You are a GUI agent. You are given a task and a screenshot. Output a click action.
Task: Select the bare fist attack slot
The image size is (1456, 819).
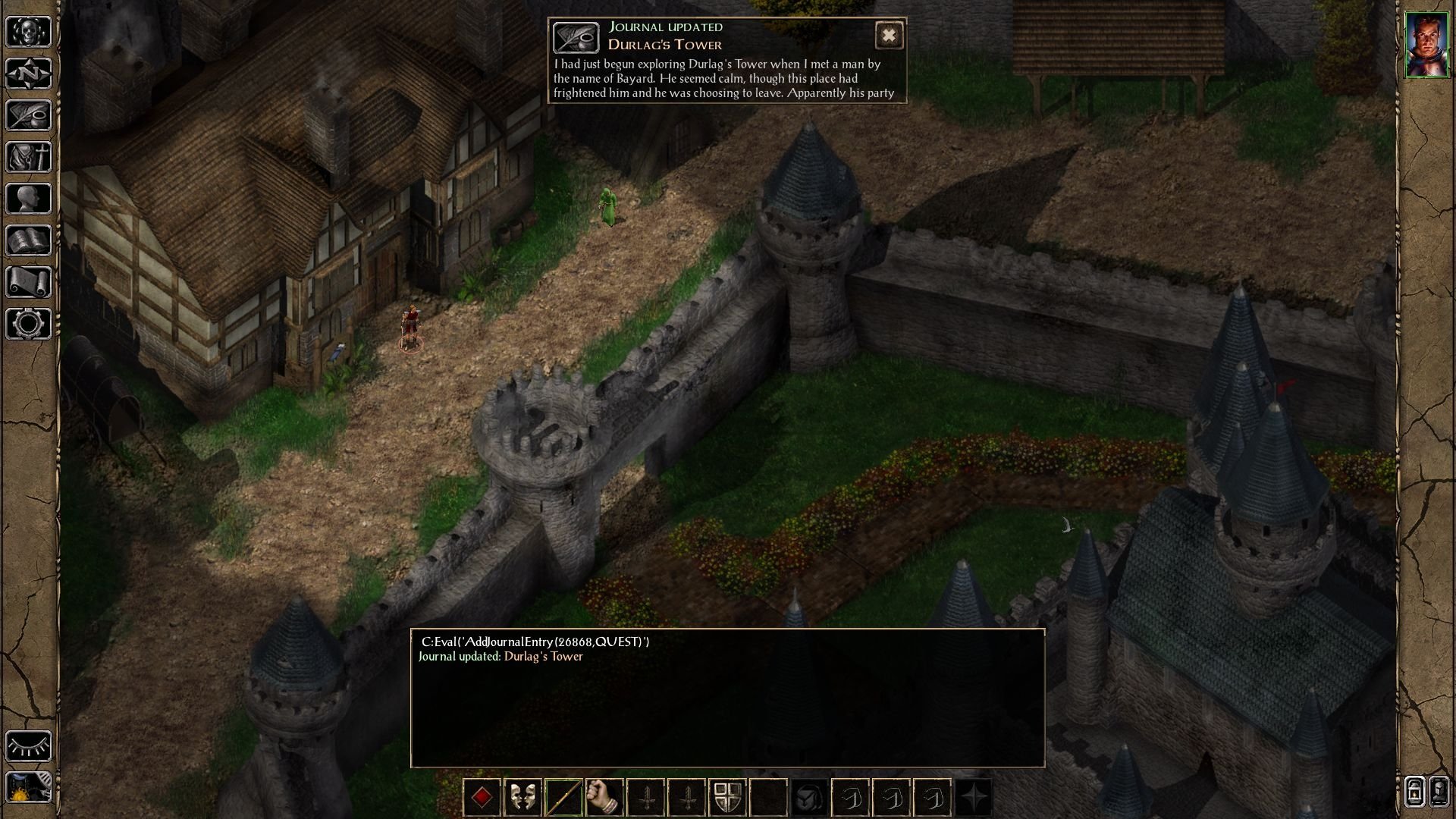tap(605, 798)
